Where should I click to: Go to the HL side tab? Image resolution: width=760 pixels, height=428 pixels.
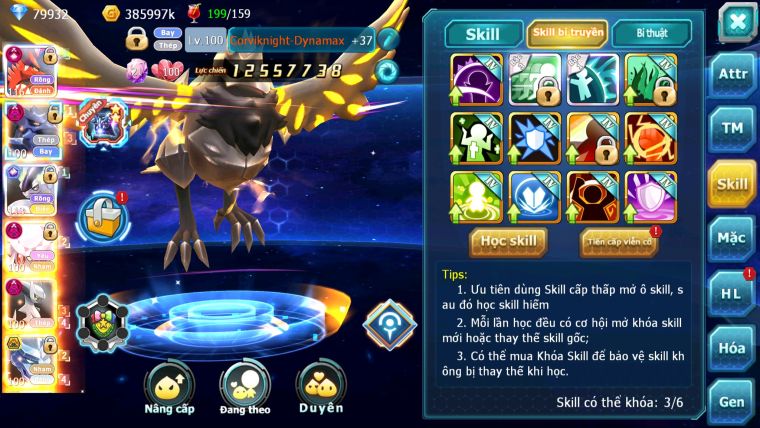732,293
